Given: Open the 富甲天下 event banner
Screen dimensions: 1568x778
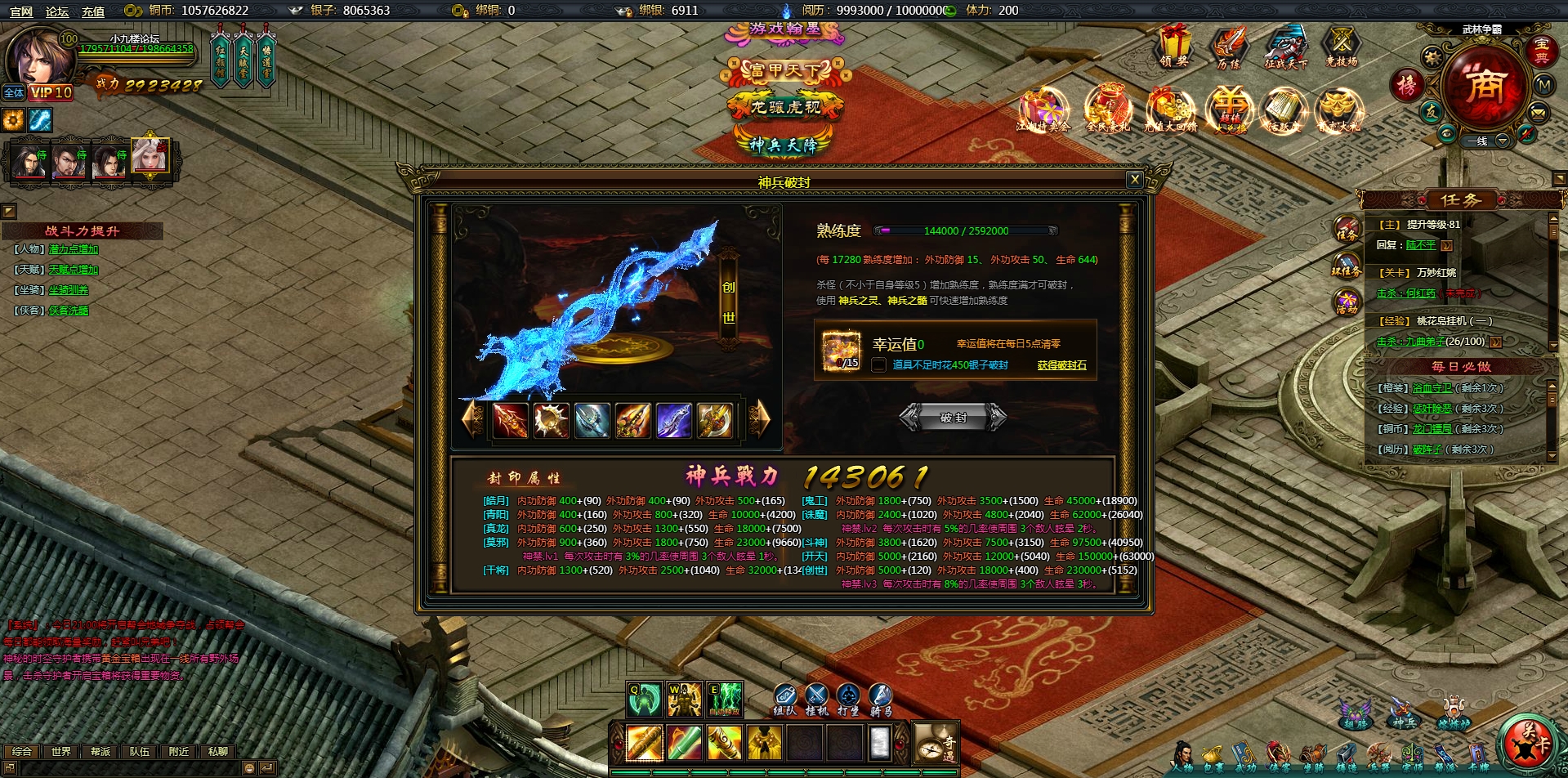Looking at the screenshot, I should point(784,71).
